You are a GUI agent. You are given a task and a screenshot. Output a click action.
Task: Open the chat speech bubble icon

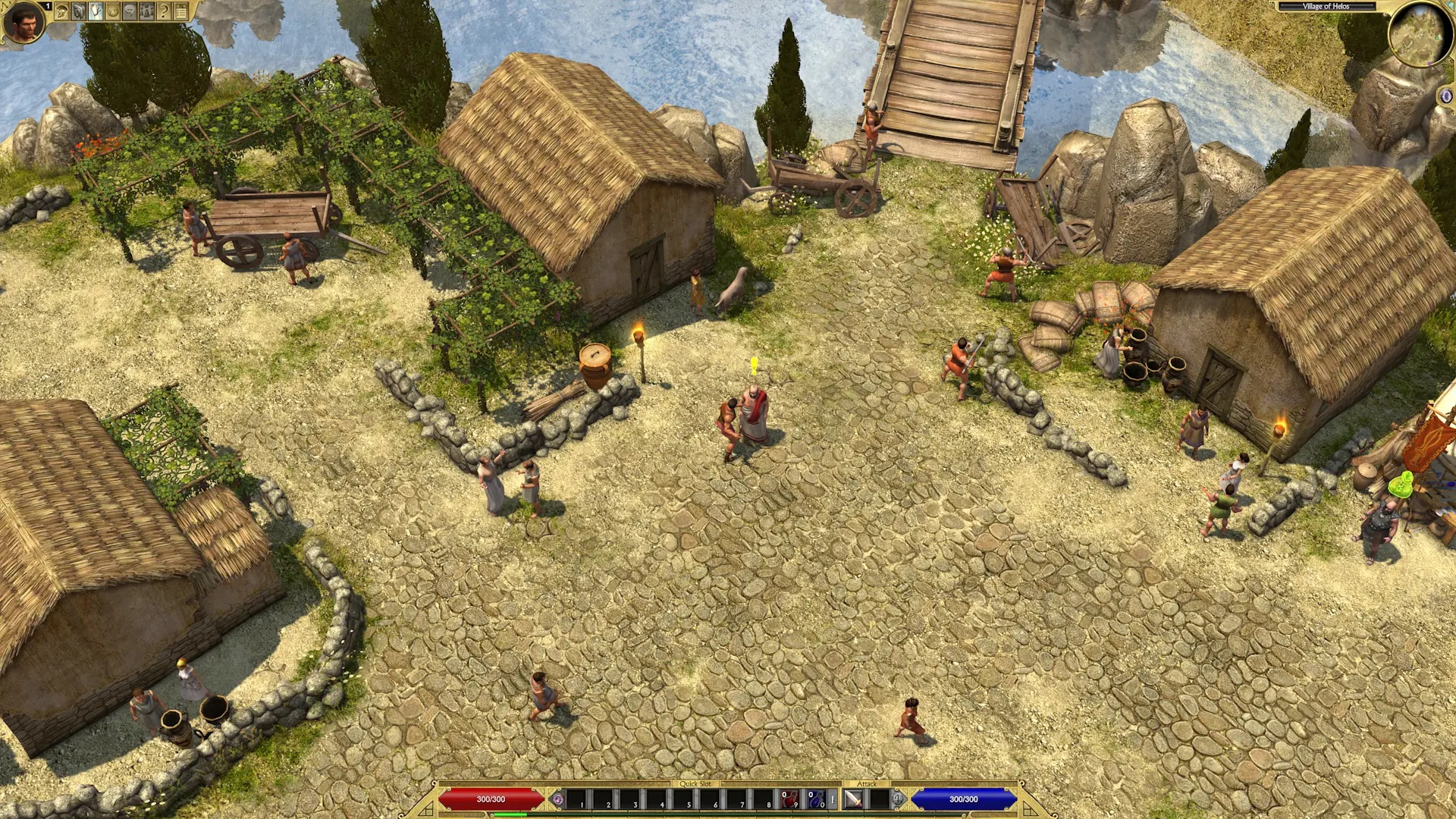tap(130, 11)
